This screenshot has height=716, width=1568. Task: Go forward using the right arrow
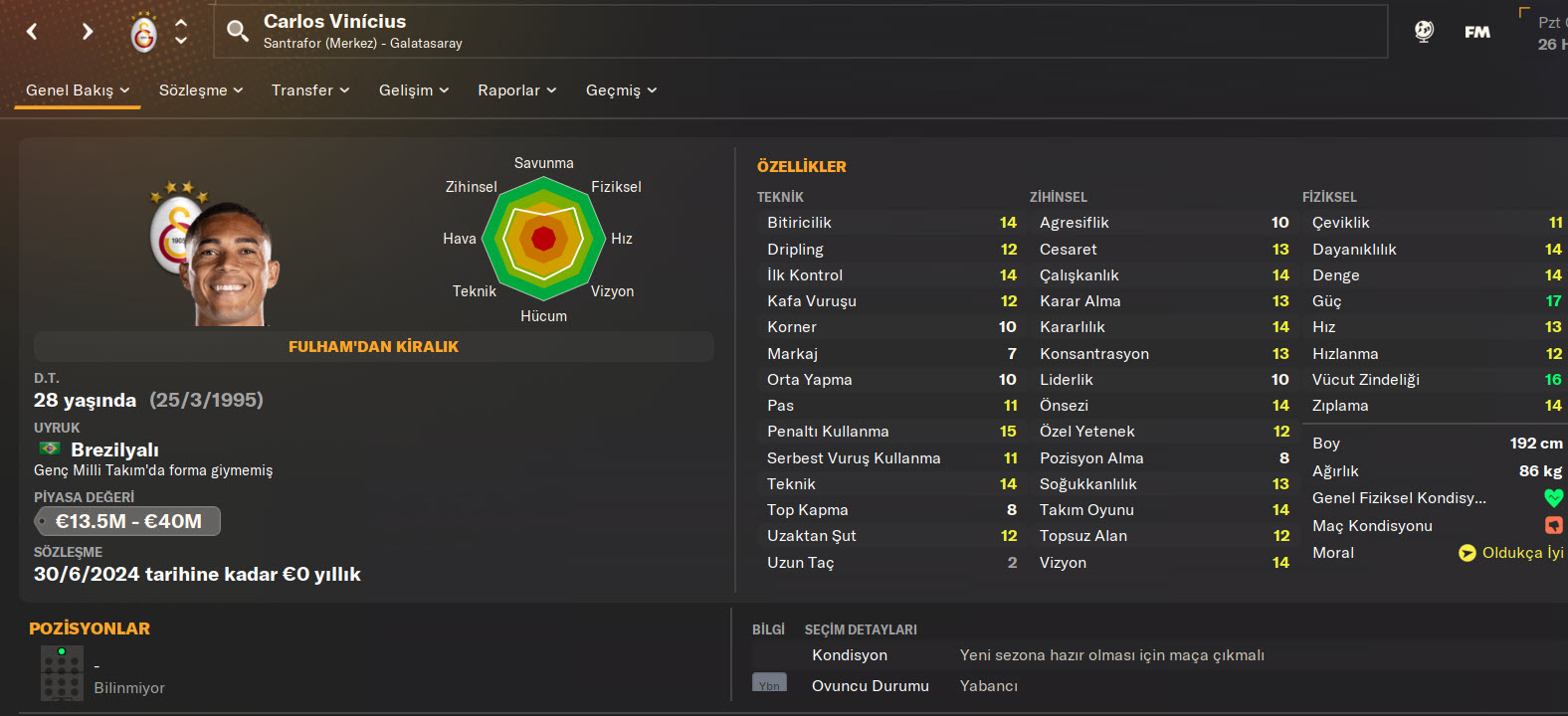point(88,32)
